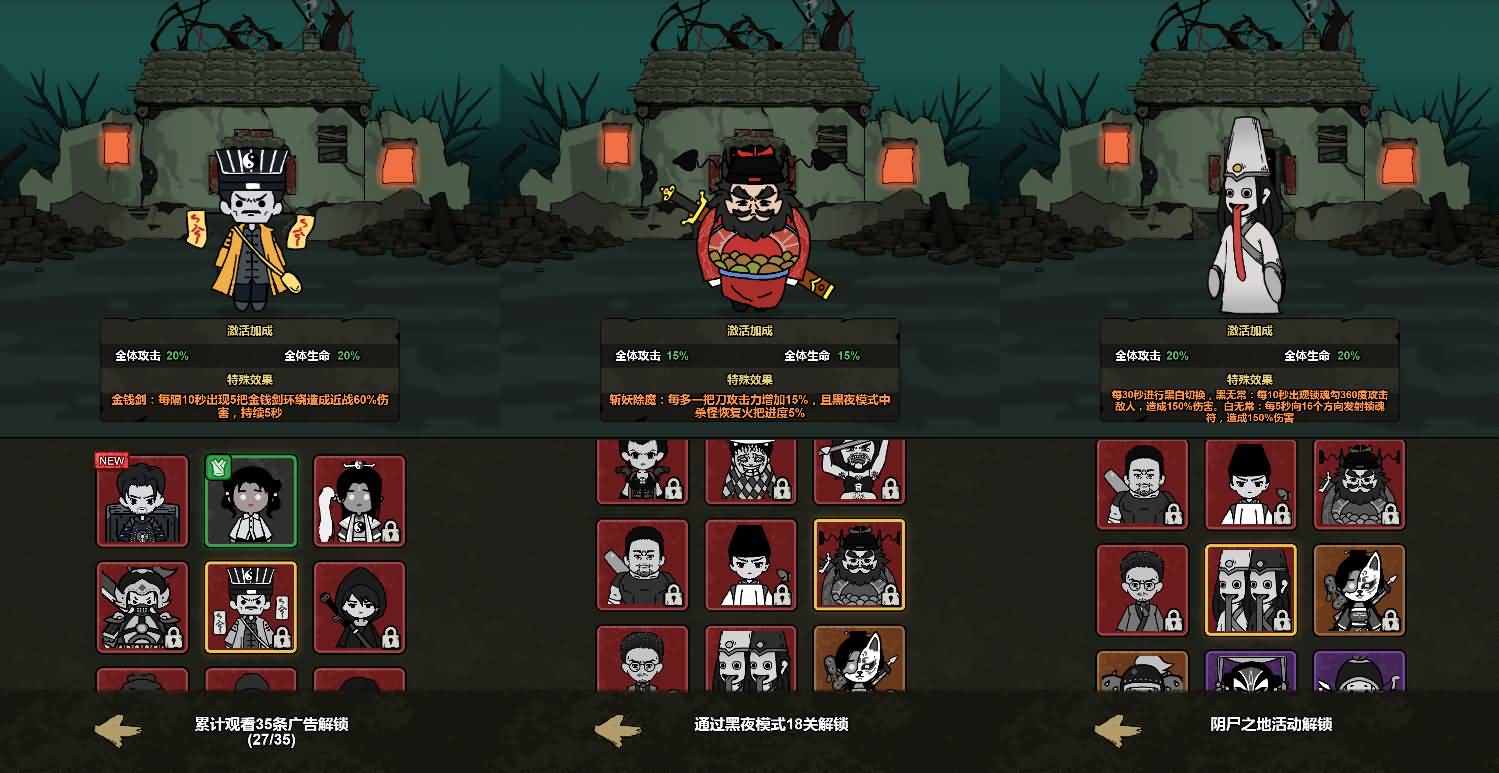Screen dimensions: 1499x773
Task: Tap the lock icon on the fox-masked character
Action: point(1391,618)
